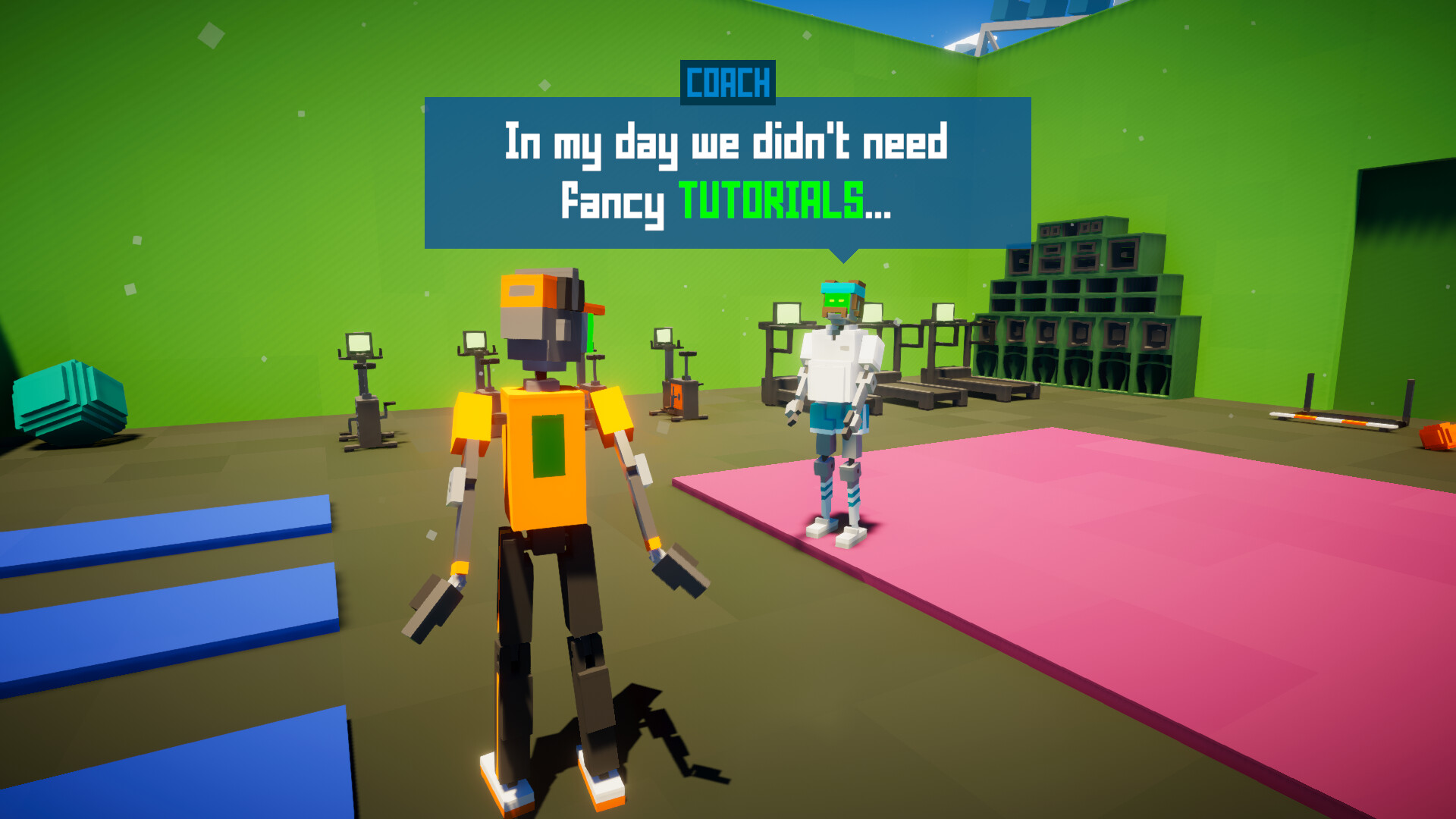Screen dimensions: 1456x819
Task: Click the green TUTORIALS text
Action: [770, 201]
